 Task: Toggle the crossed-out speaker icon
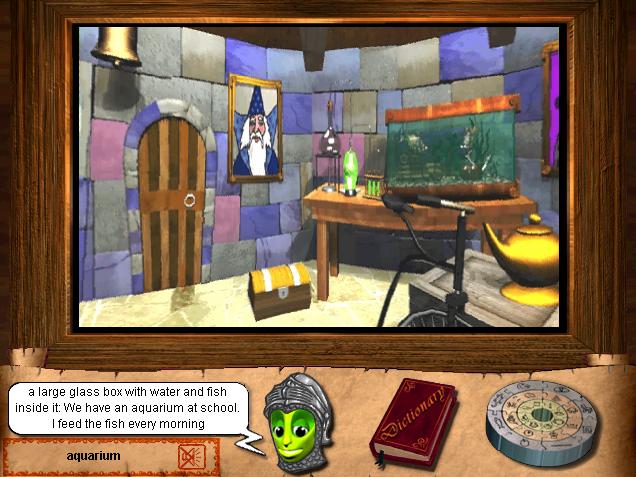(190, 457)
